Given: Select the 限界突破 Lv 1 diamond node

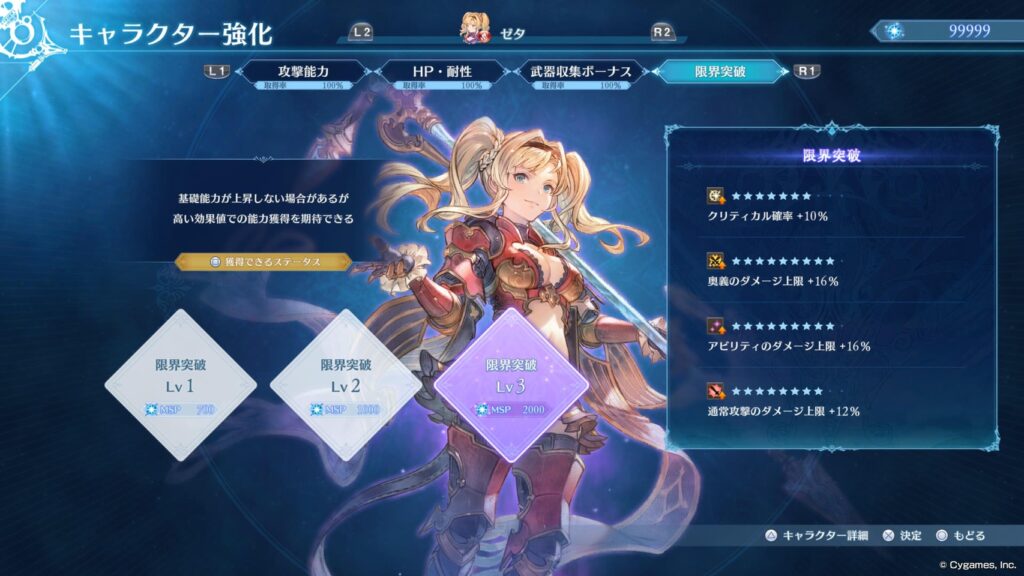Looking at the screenshot, I should pos(180,385).
